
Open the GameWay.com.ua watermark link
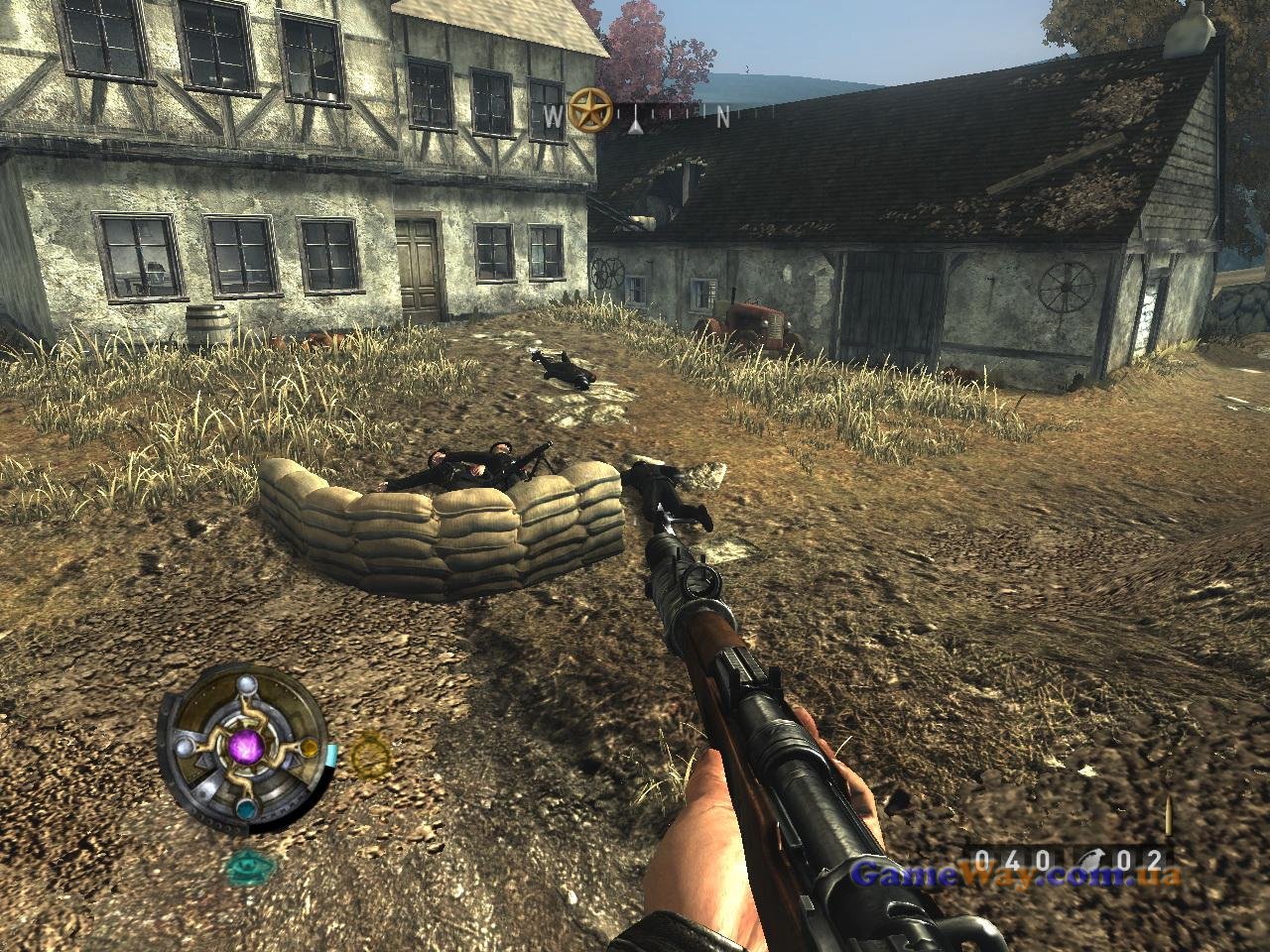pyautogui.click(x=1017, y=877)
